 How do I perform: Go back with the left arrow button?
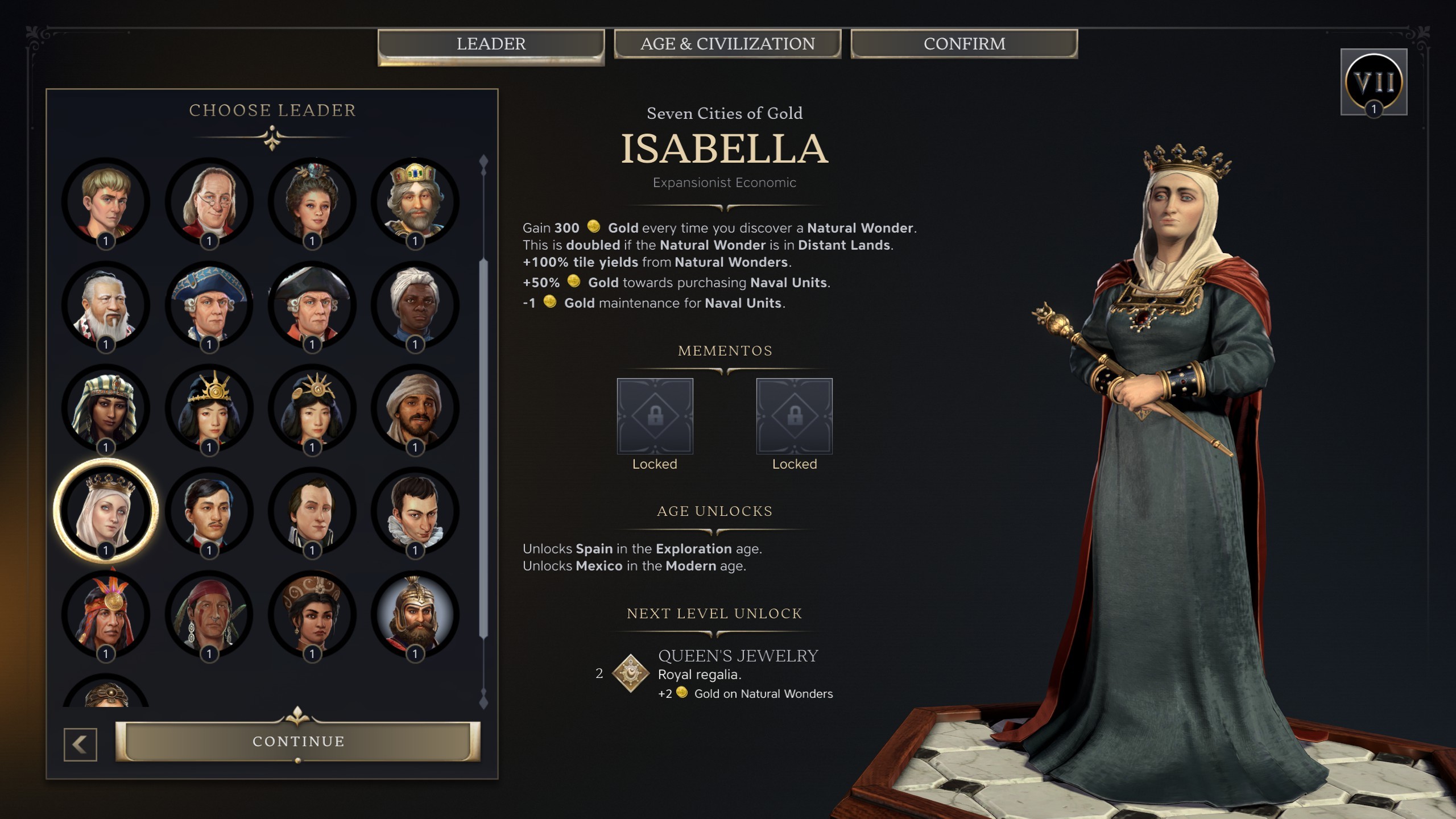coord(80,744)
